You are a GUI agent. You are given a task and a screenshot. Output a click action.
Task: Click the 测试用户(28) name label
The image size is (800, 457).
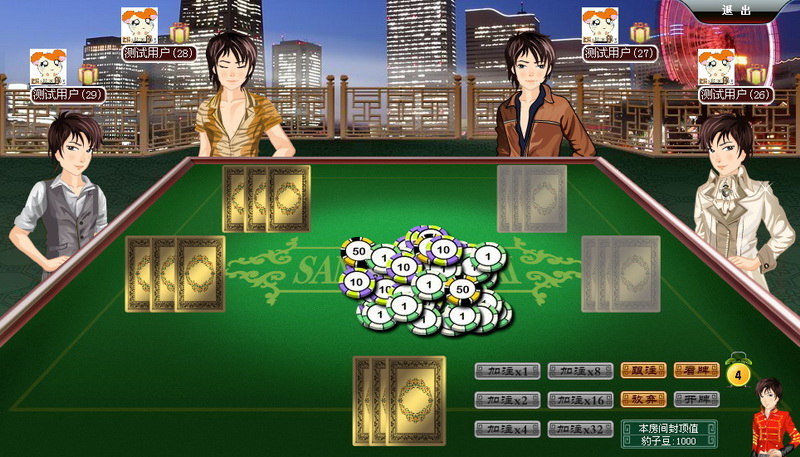pos(158,52)
